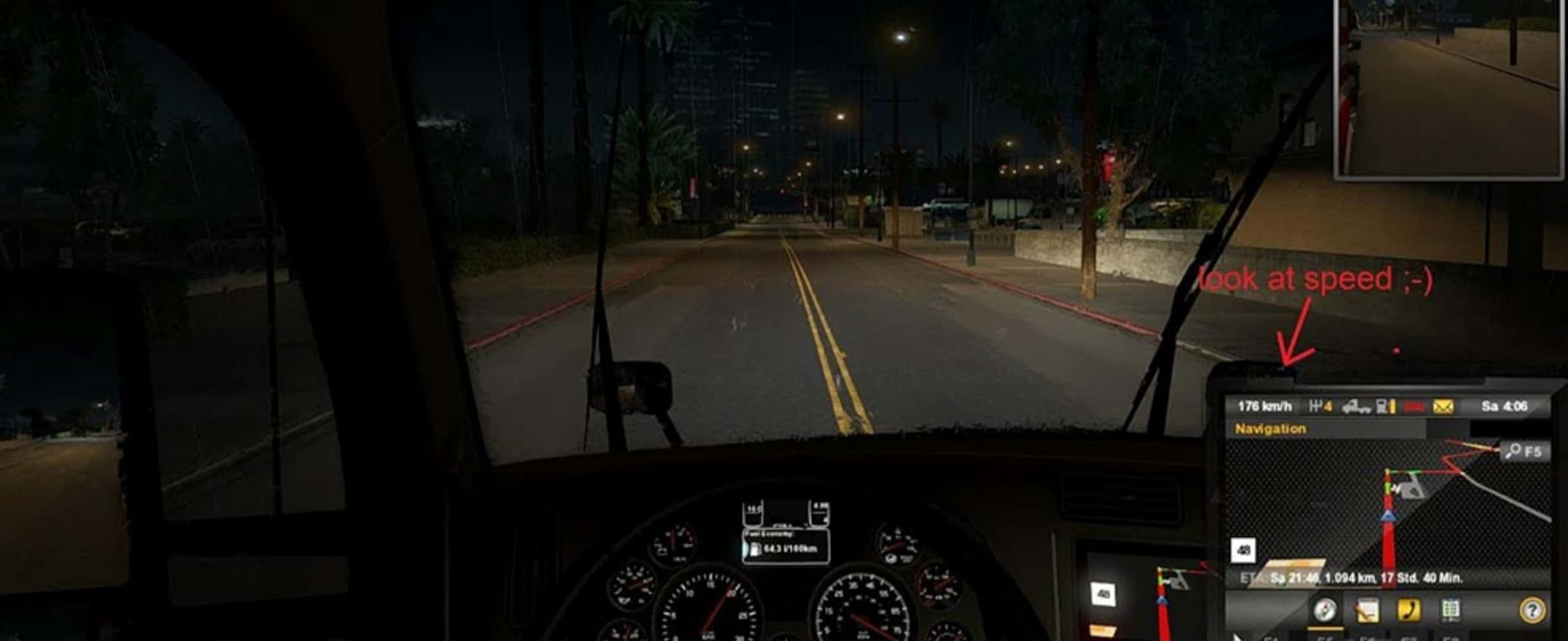Show the truck info checklist tab
Screen dimensions: 1568x641
coord(1451,610)
